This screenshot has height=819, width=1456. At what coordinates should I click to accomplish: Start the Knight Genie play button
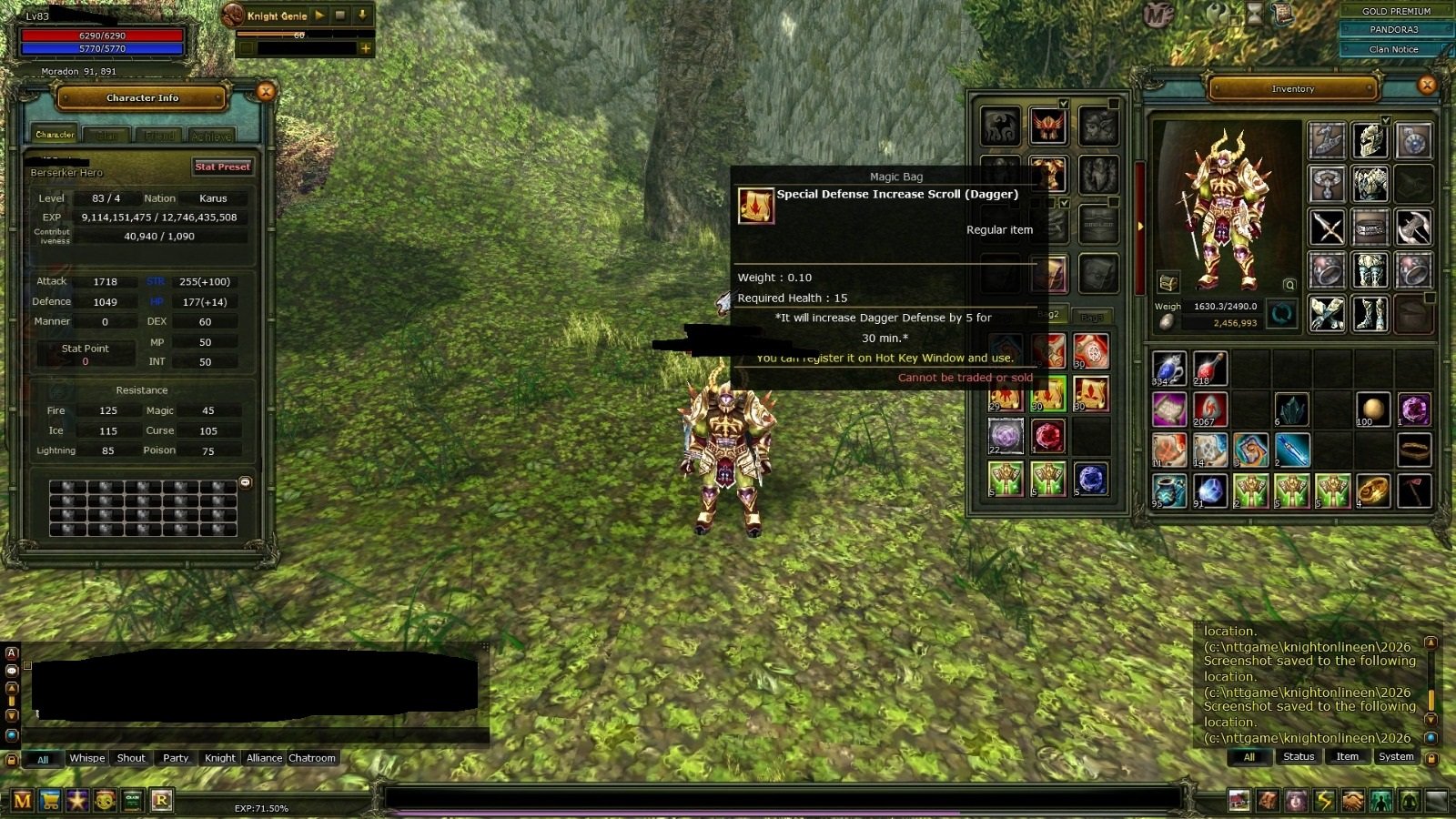click(319, 15)
